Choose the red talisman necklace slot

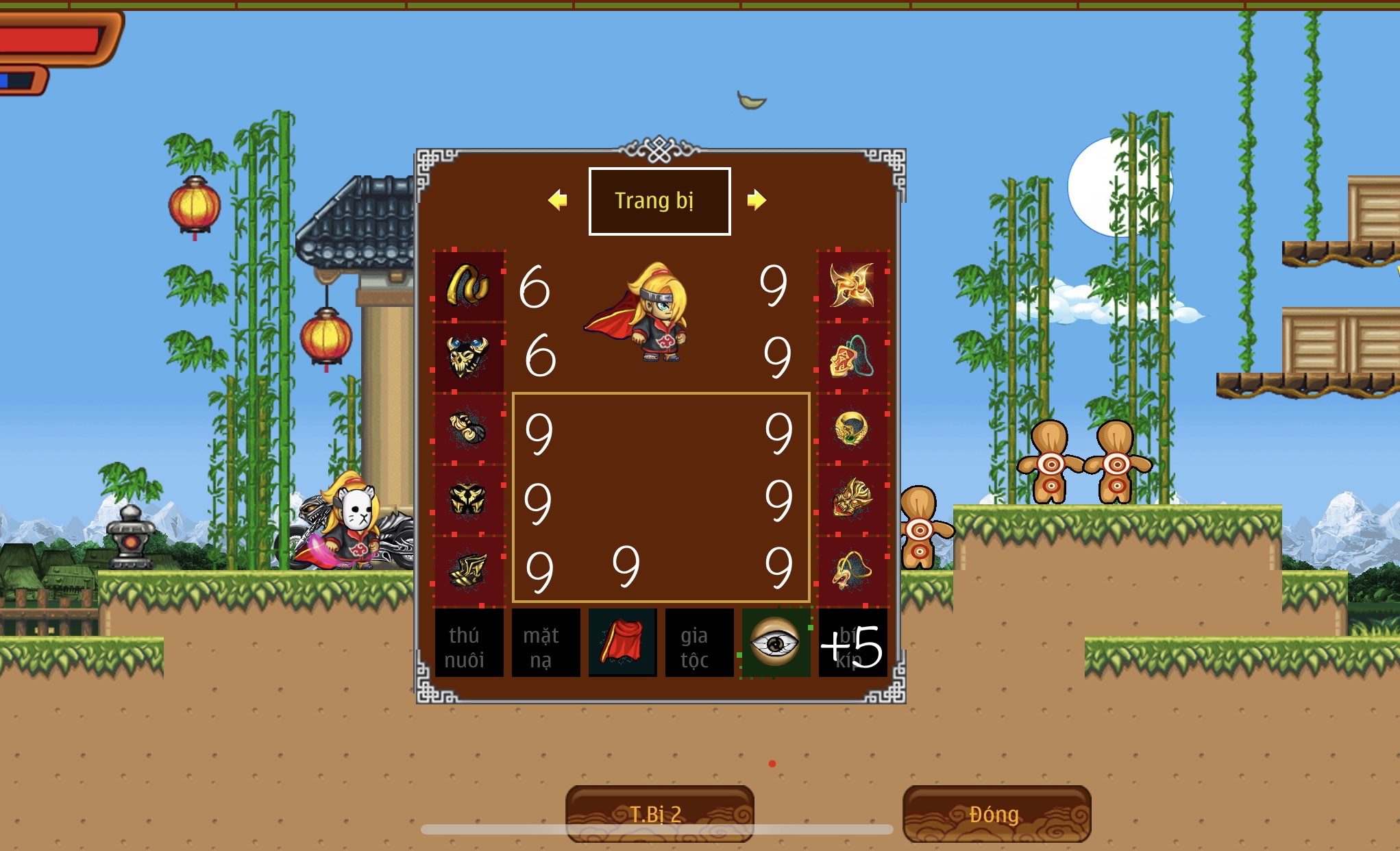click(x=852, y=356)
